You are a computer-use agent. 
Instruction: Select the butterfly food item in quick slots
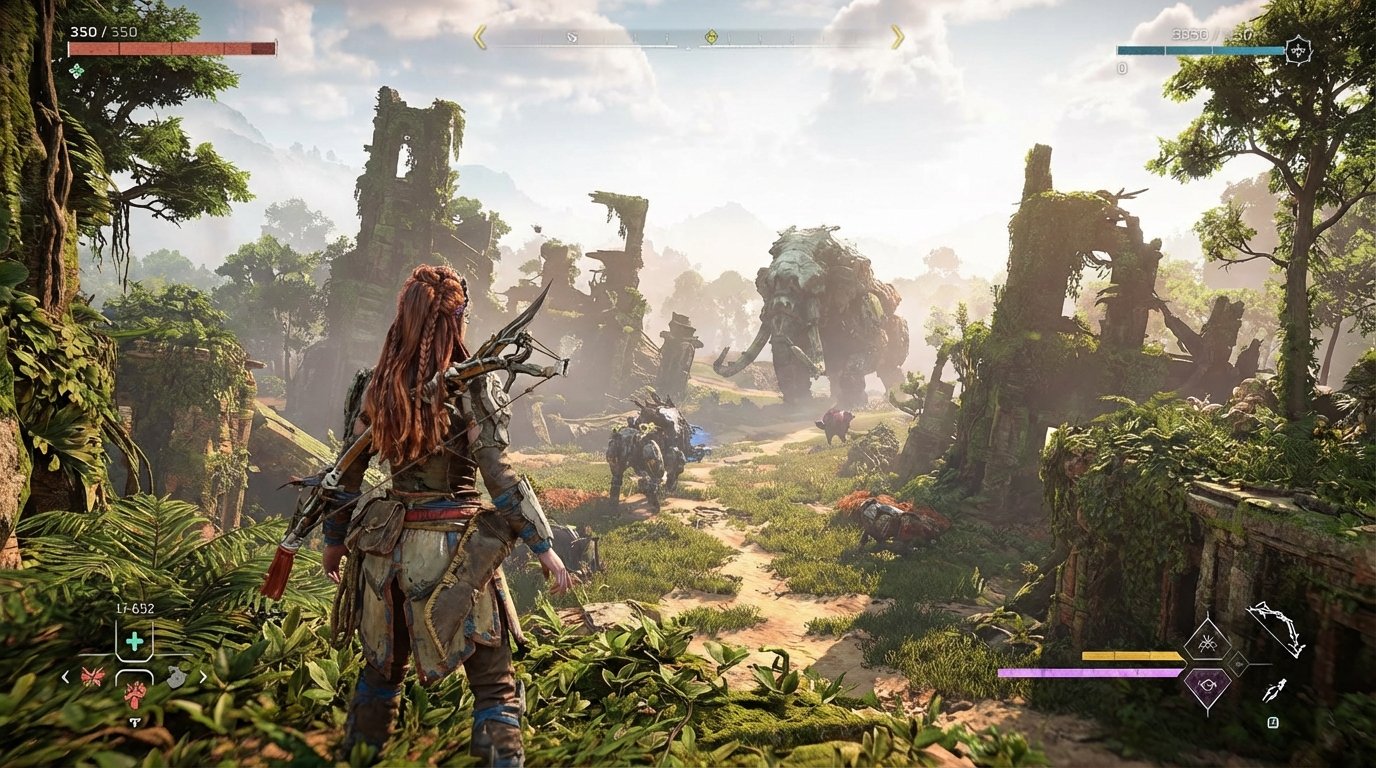pyautogui.click(x=92, y=676)
